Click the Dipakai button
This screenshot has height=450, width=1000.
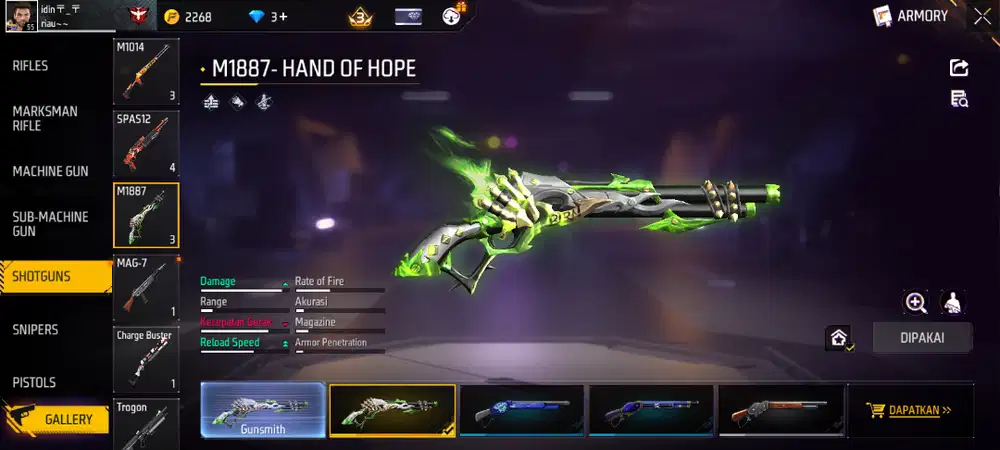pyautogui.click(x=922, y=338)
